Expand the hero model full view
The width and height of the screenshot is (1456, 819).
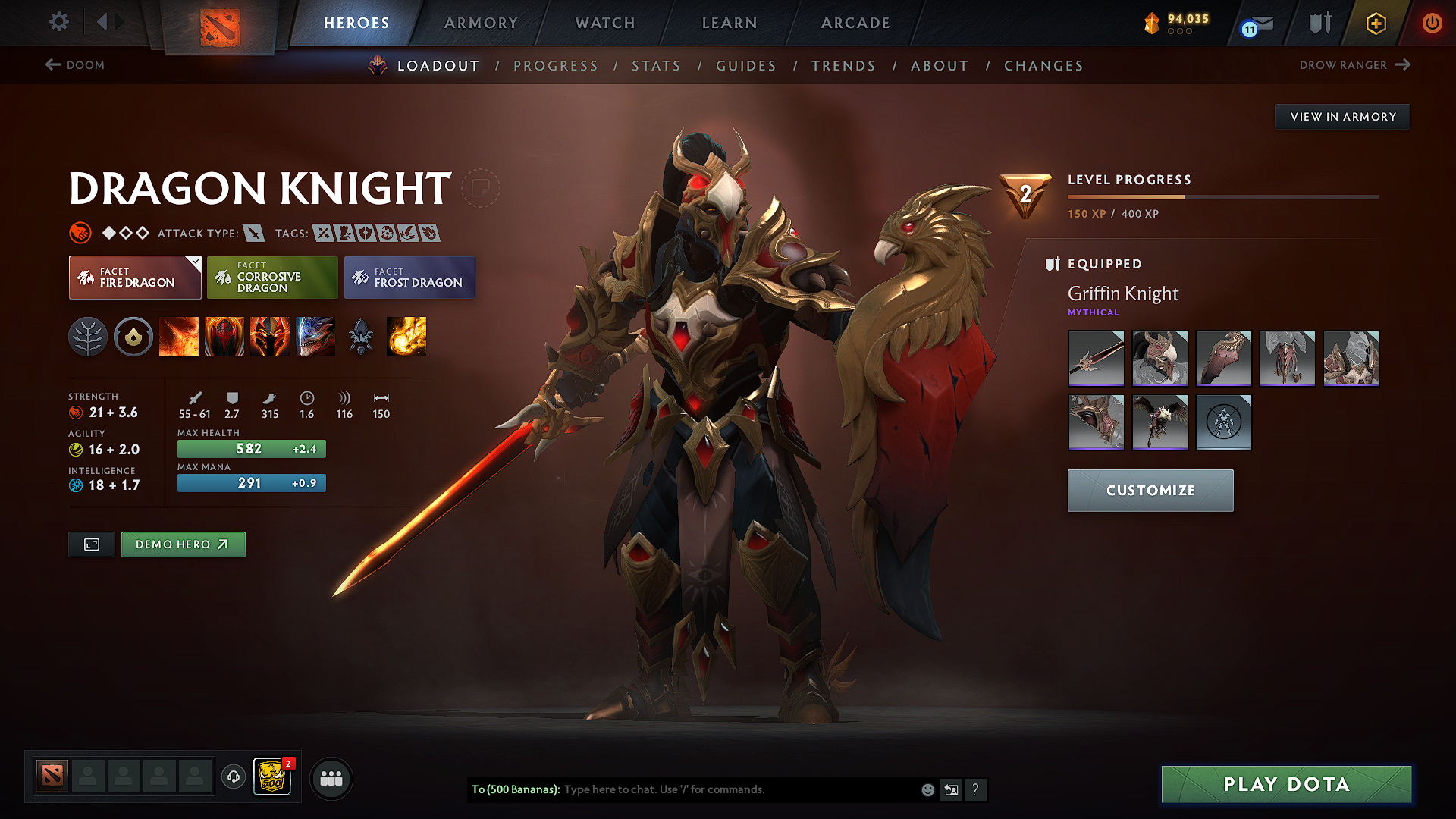coord(91,544)
